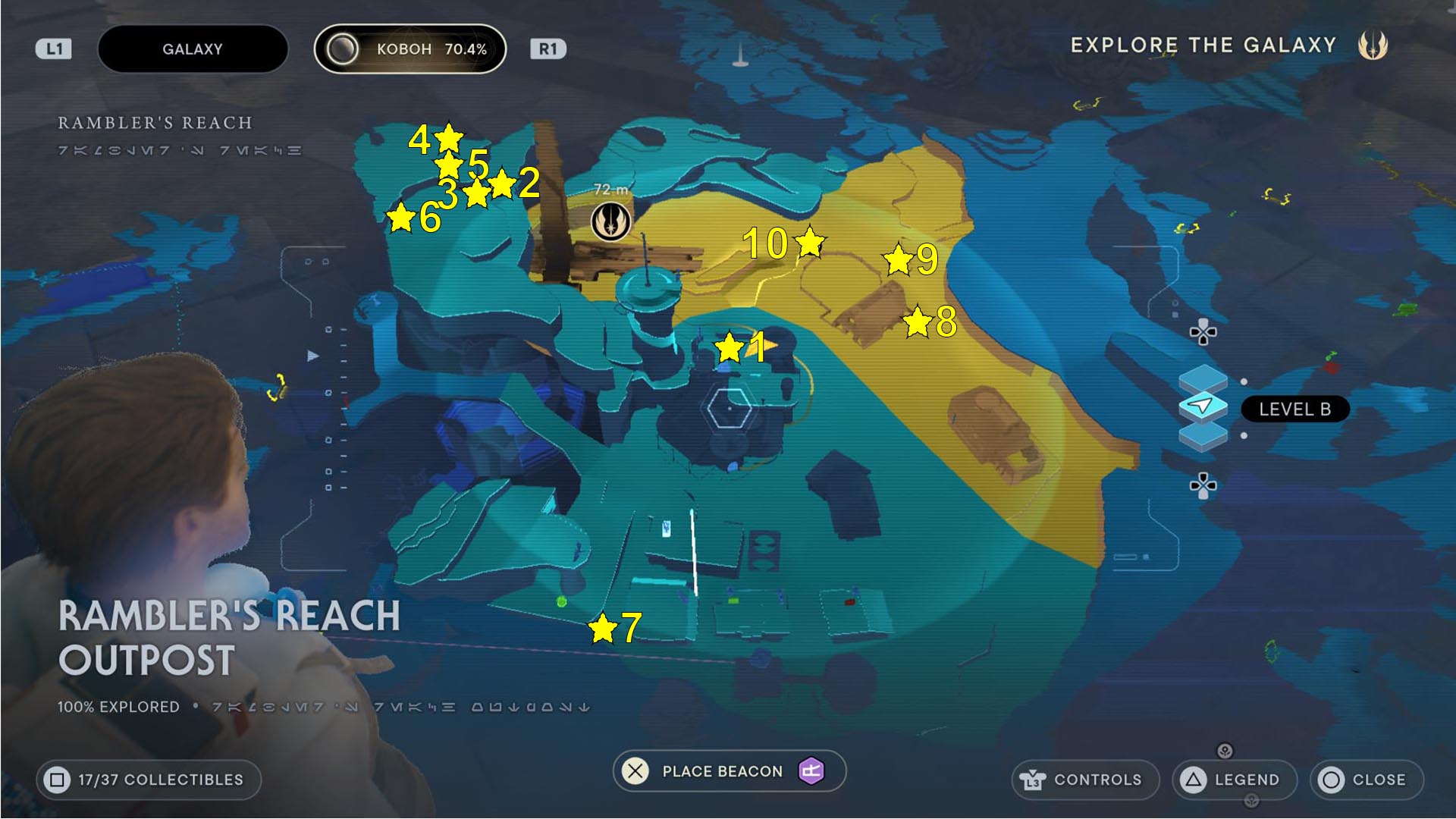Click the purple beacon icon near Place Beacon
1456x819 pixels.
[x=811, y=771]
